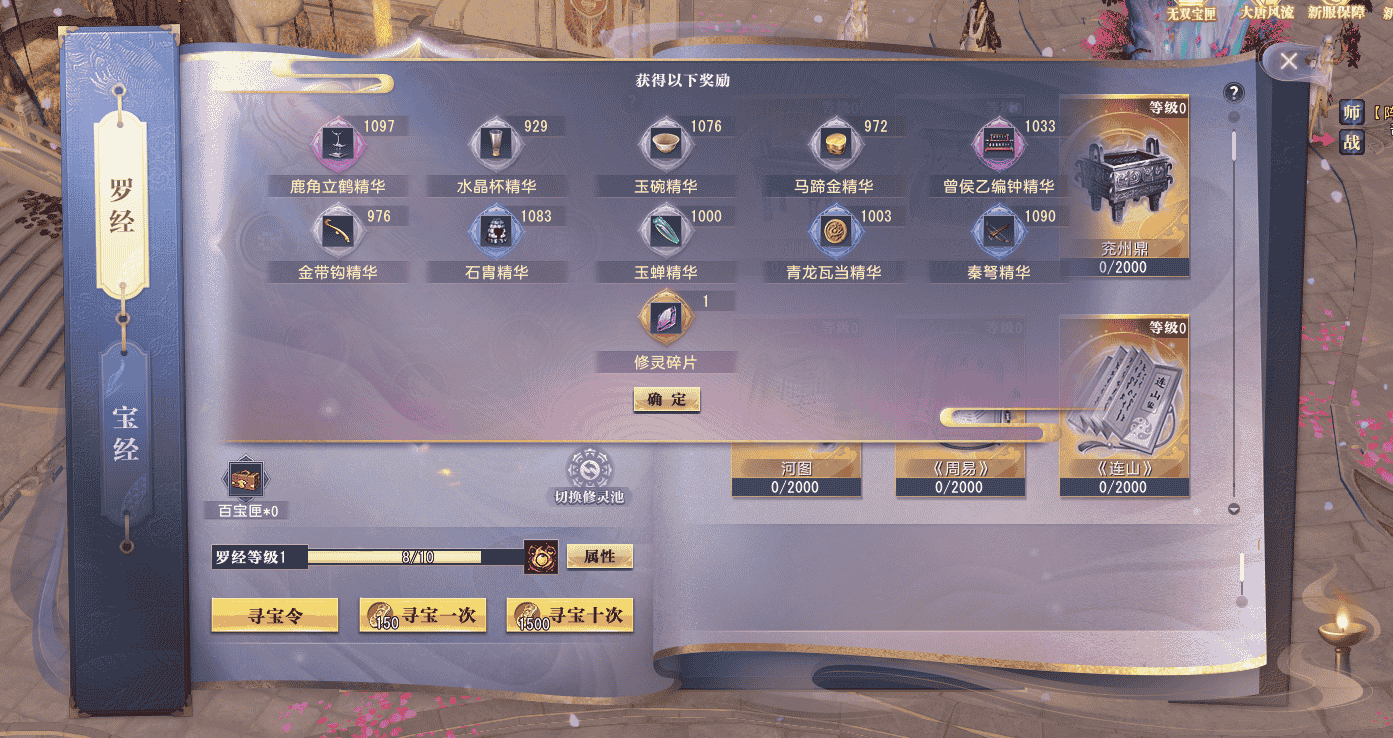Click the 切换修灵池 switch control
1393x738 pixels.
[589, 470]
